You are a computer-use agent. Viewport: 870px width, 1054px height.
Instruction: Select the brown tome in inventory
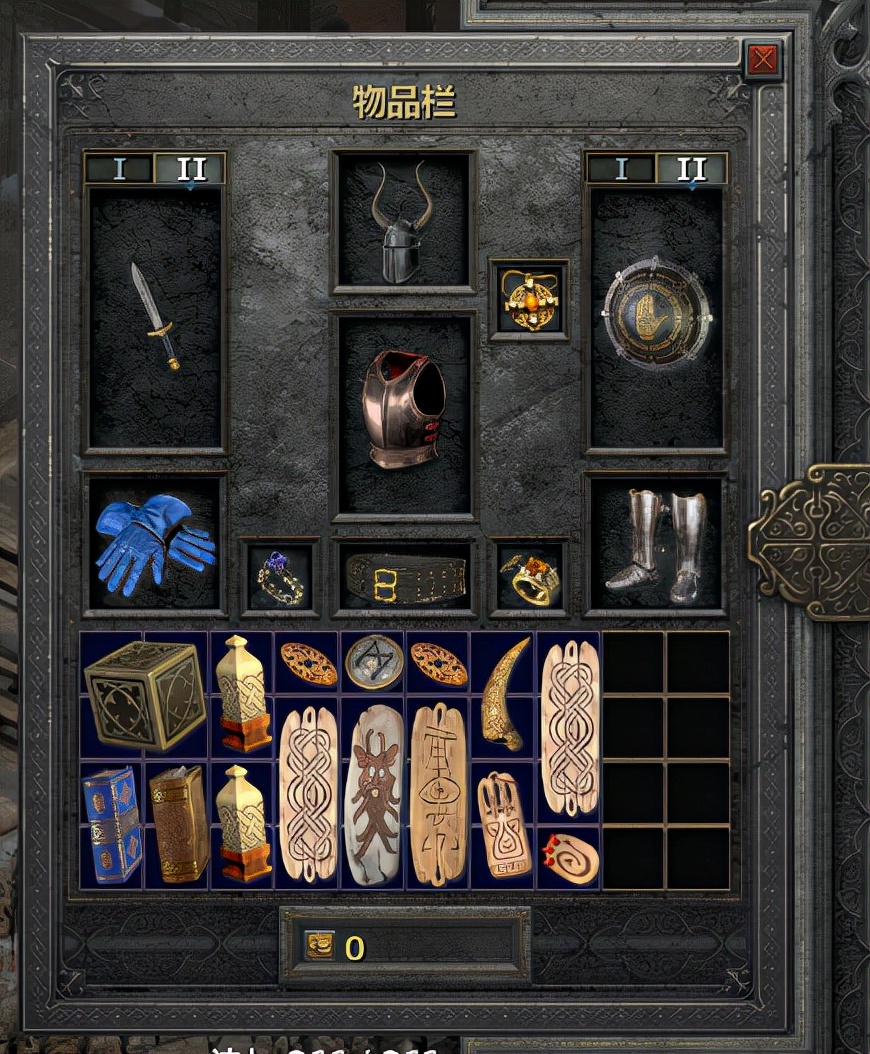178,824
